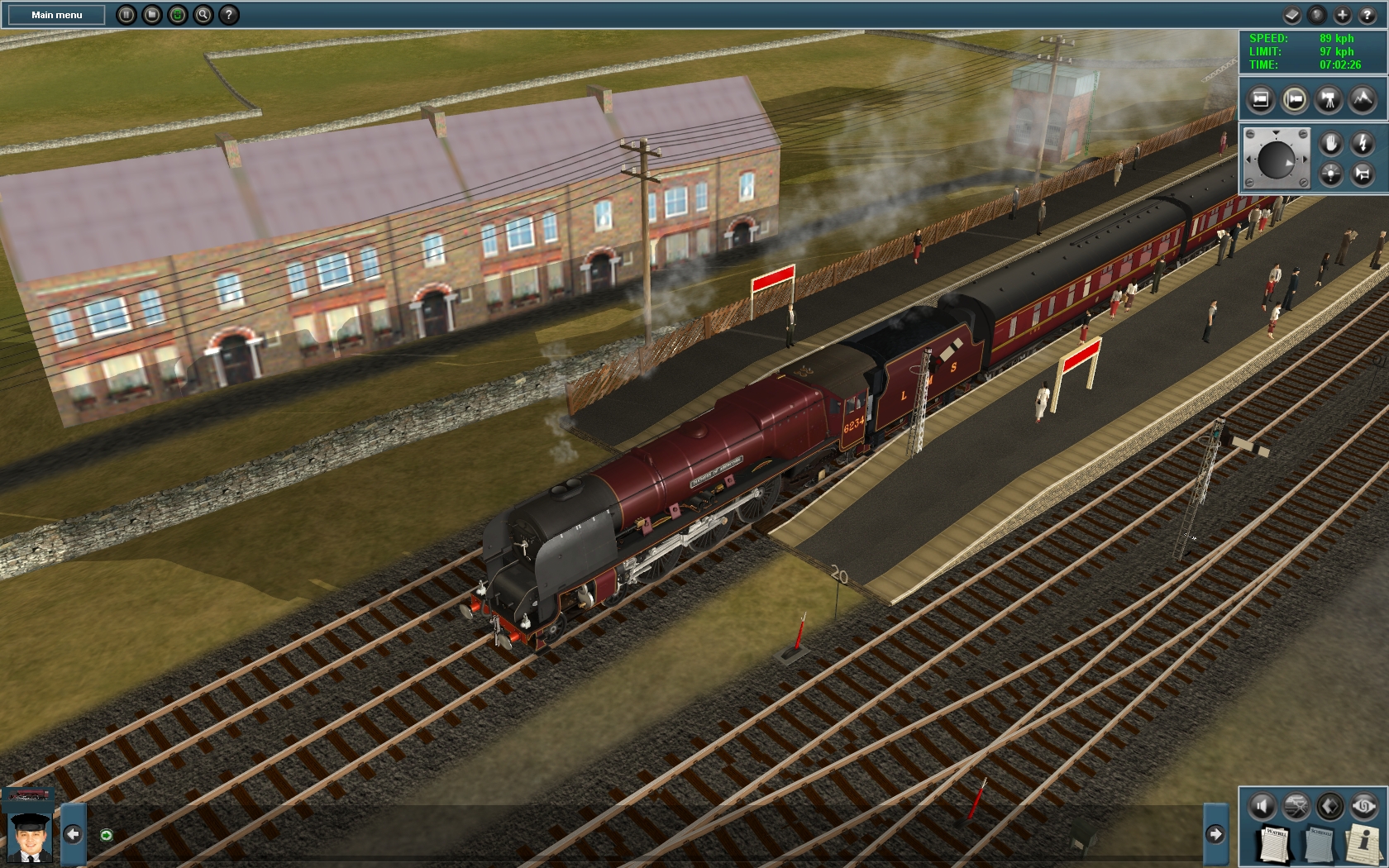This screenshot has height=868, width=1389.
Task: Activate the tracking tripod camera
Action: coord(1330,99)
